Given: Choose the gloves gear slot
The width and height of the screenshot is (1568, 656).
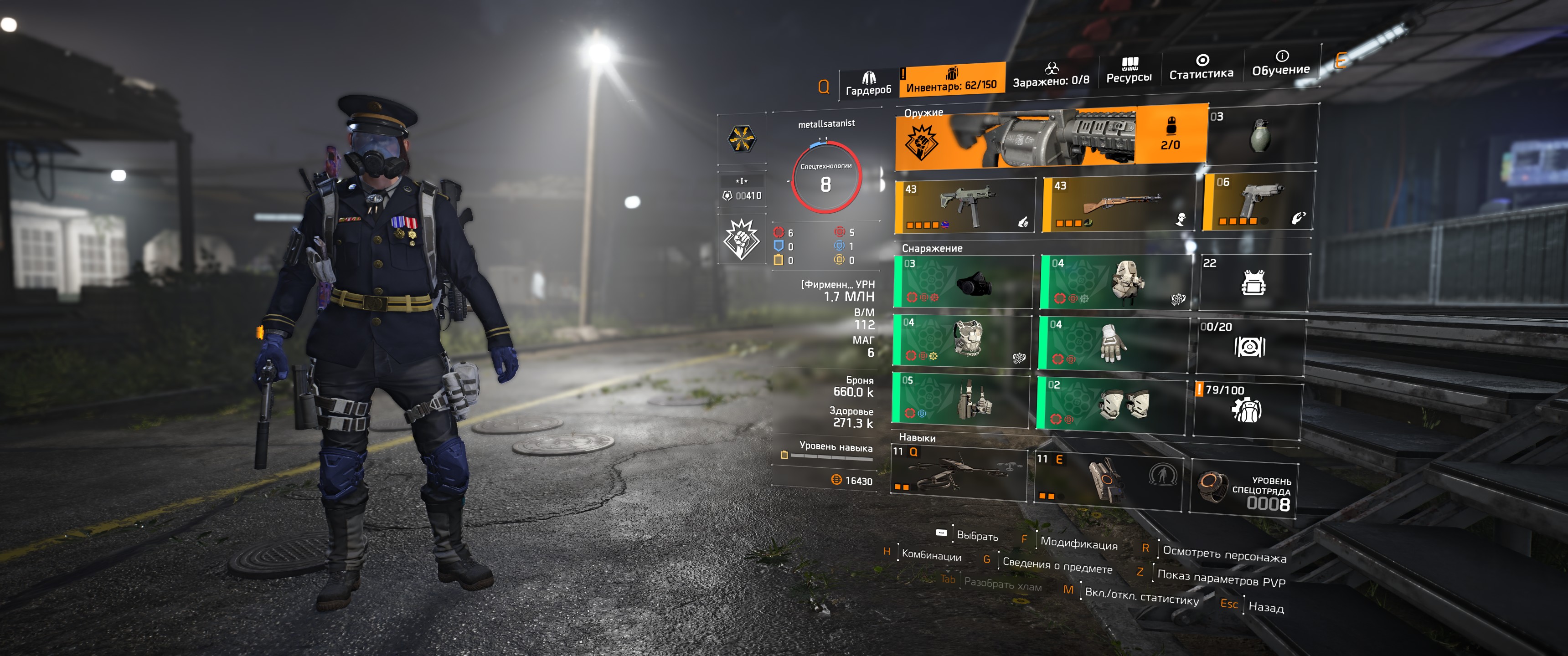Looking at the screenshot, I should (x=1113, y=343).
